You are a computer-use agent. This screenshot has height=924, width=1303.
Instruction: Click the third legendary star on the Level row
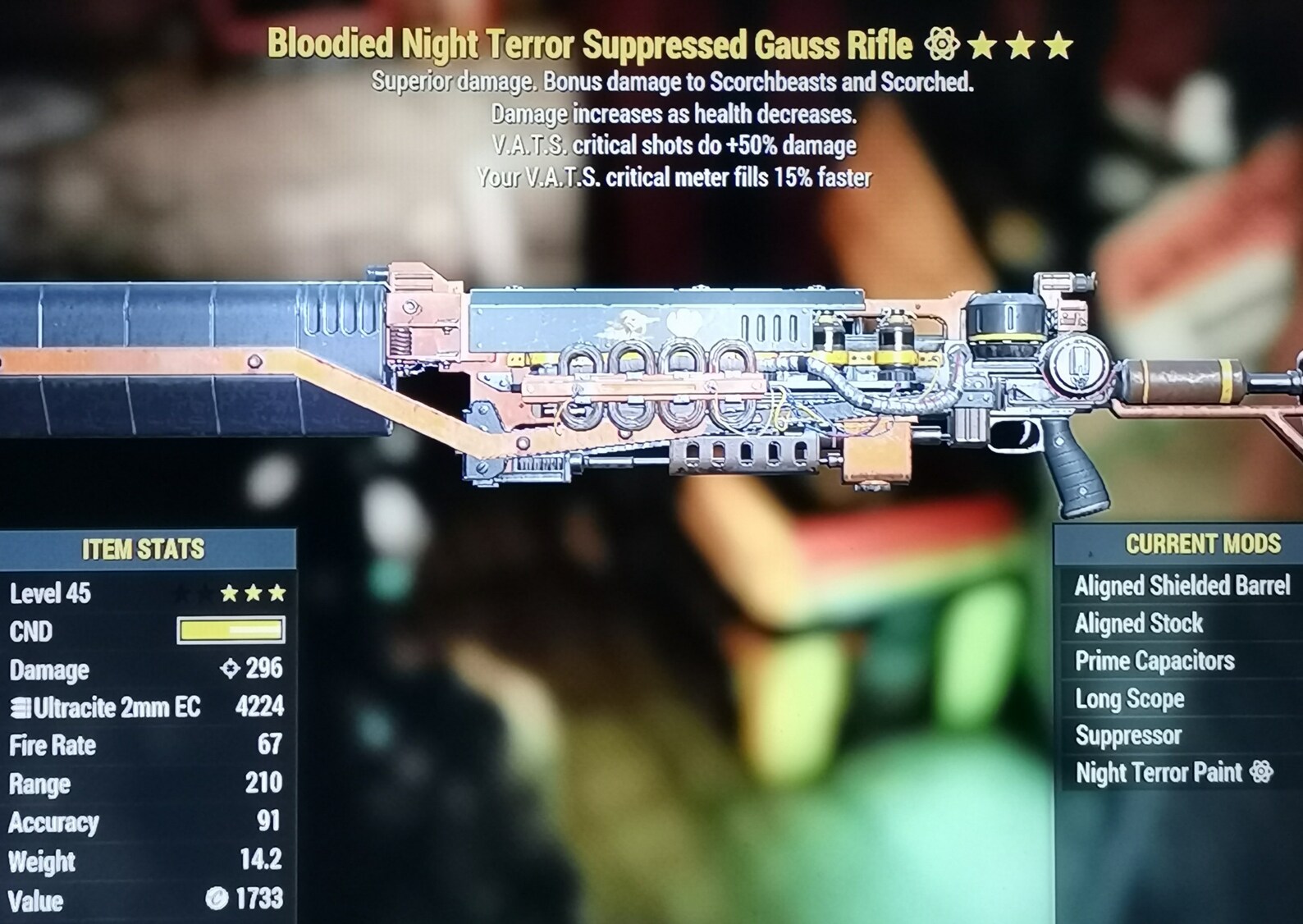[277, 592]
